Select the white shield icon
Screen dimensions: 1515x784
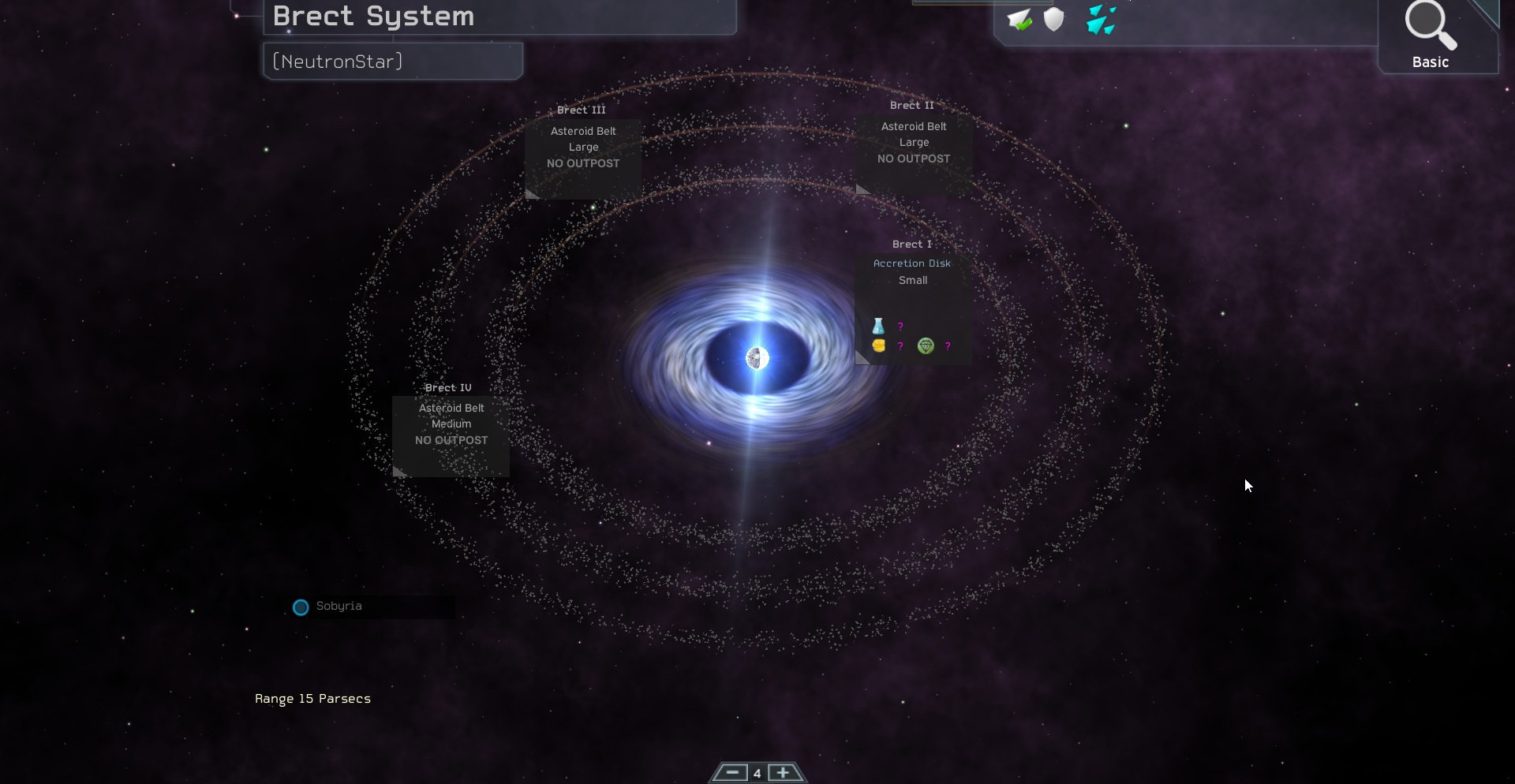1054,20
